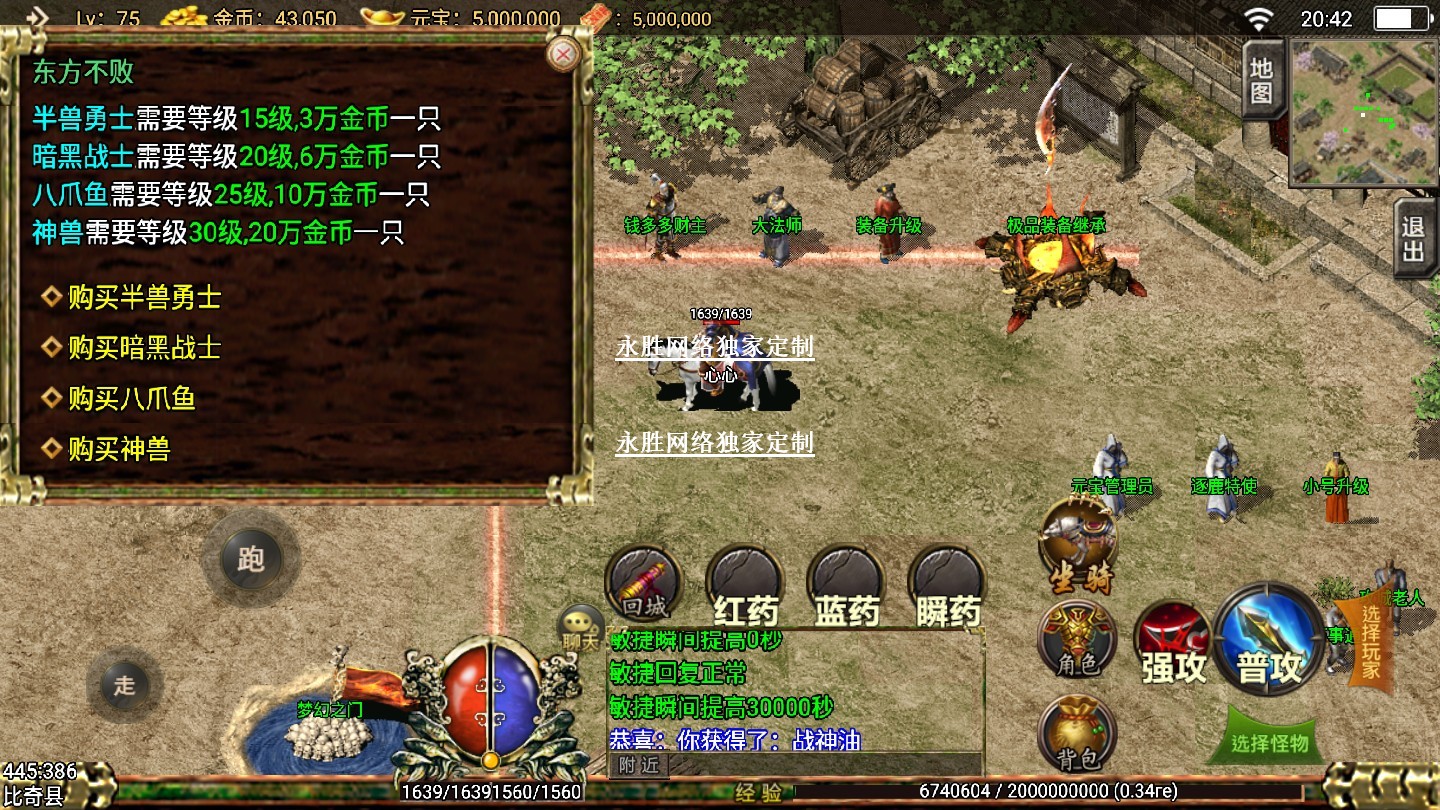Close the 东方不败 shop dialog

565,54
